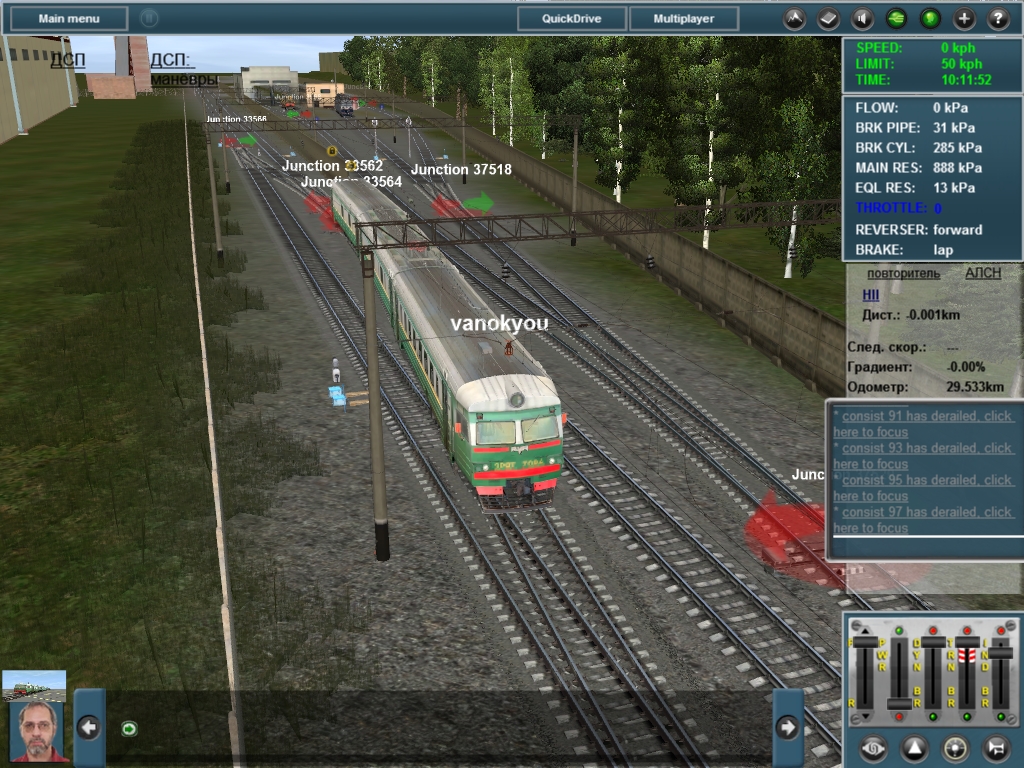This screenshot has width=1024, height=768.
Task: Click the plus icon in top bar
Action: [964, 18]
